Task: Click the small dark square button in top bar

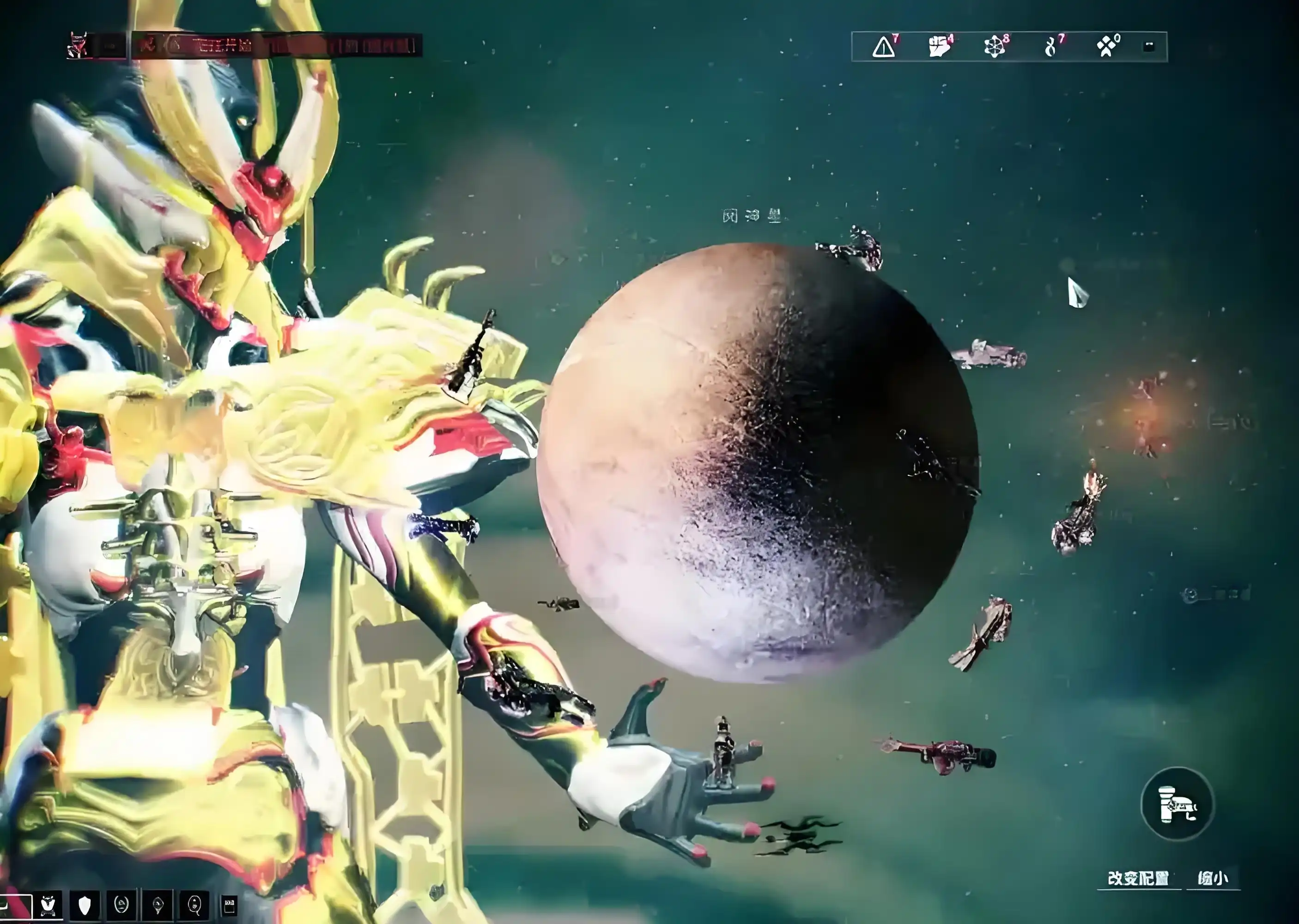Action: coord(1148,47)
